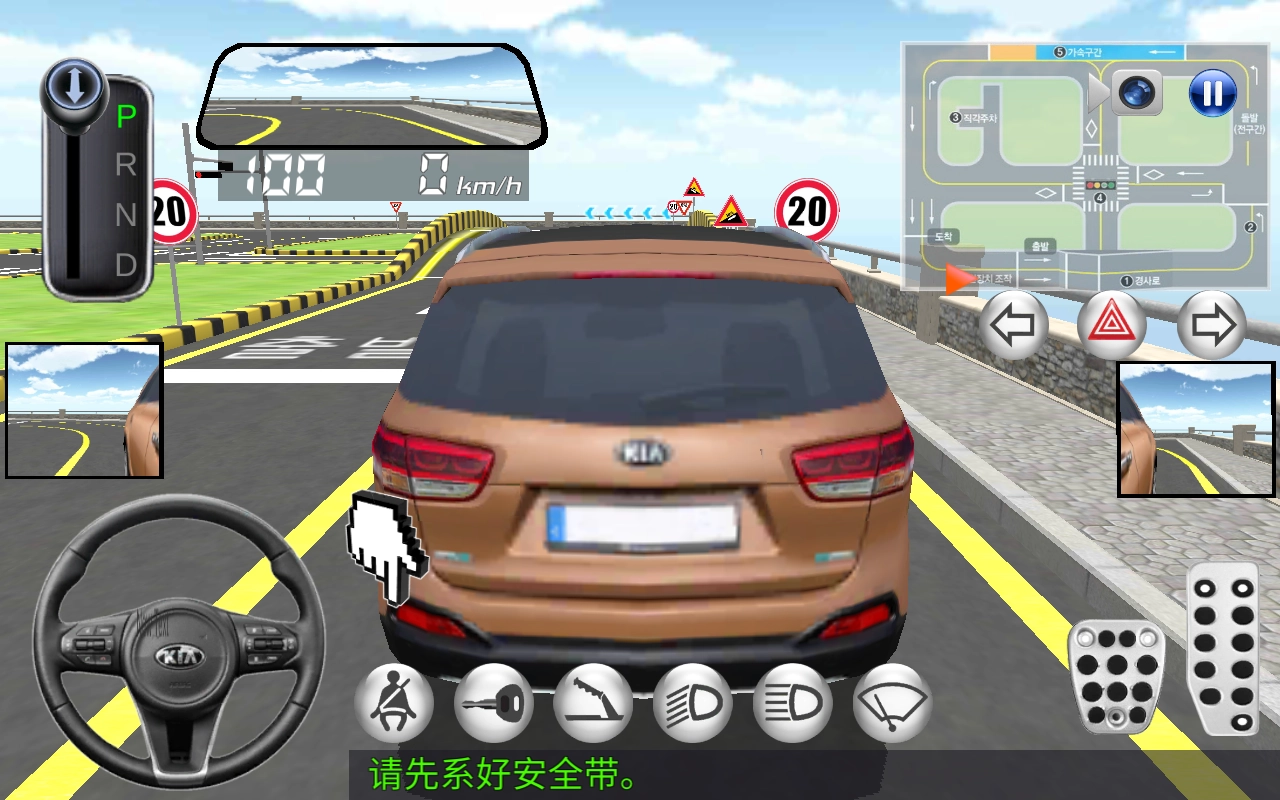Click the hazard warning triangle icon
Image resolution: width=1280 pixels, height=800 pixels.
coord(1113,323)
